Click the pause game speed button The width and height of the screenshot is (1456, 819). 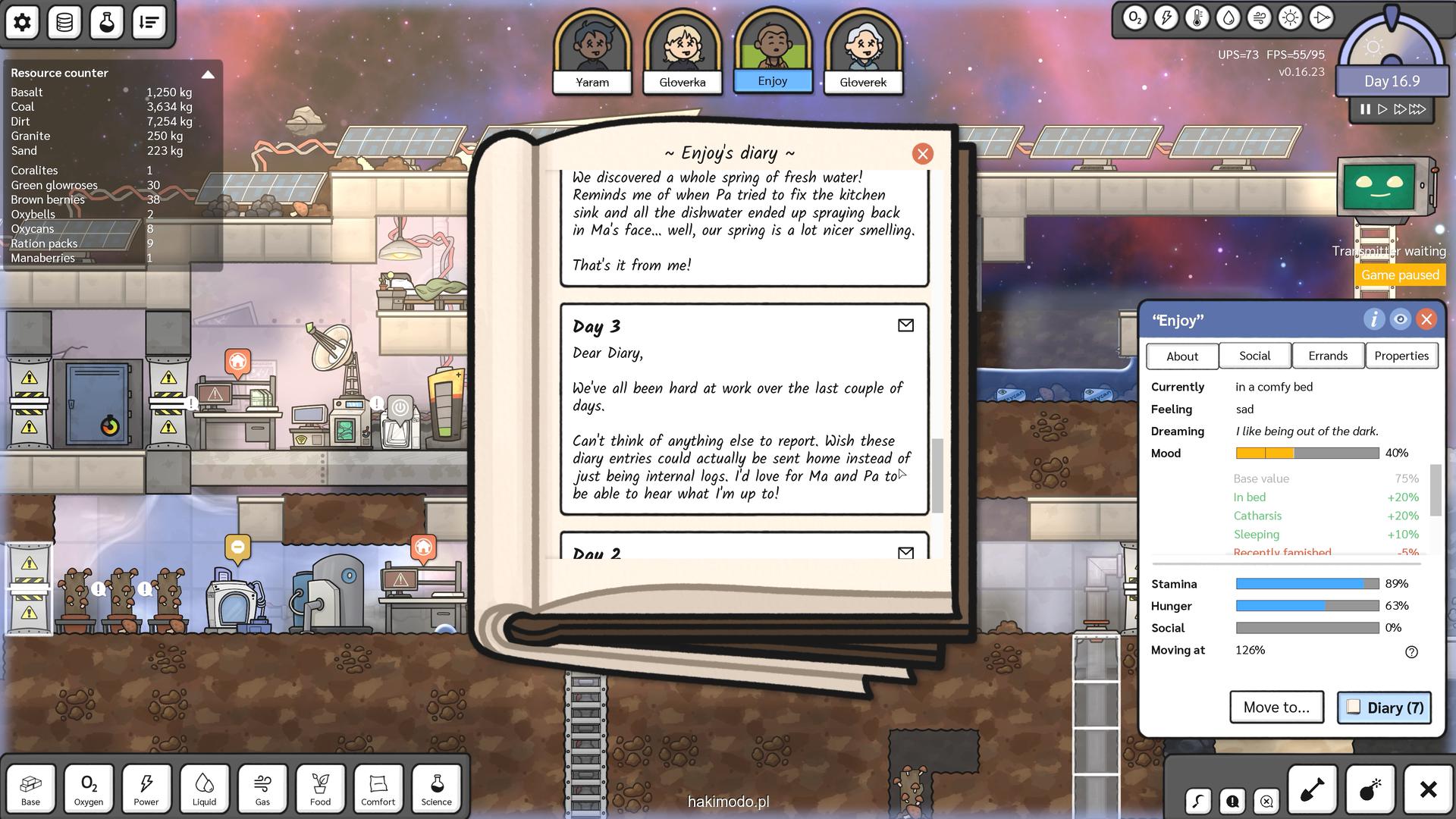click(1365, 109)
